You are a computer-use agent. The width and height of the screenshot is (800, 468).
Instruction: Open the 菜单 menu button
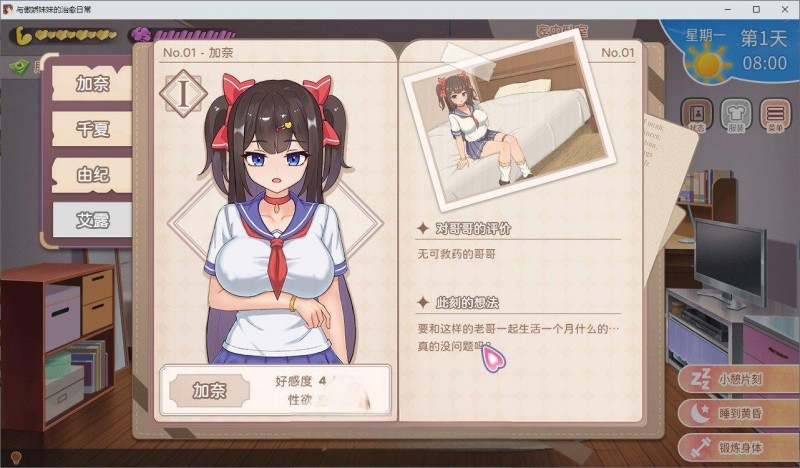tap(774, 115)
